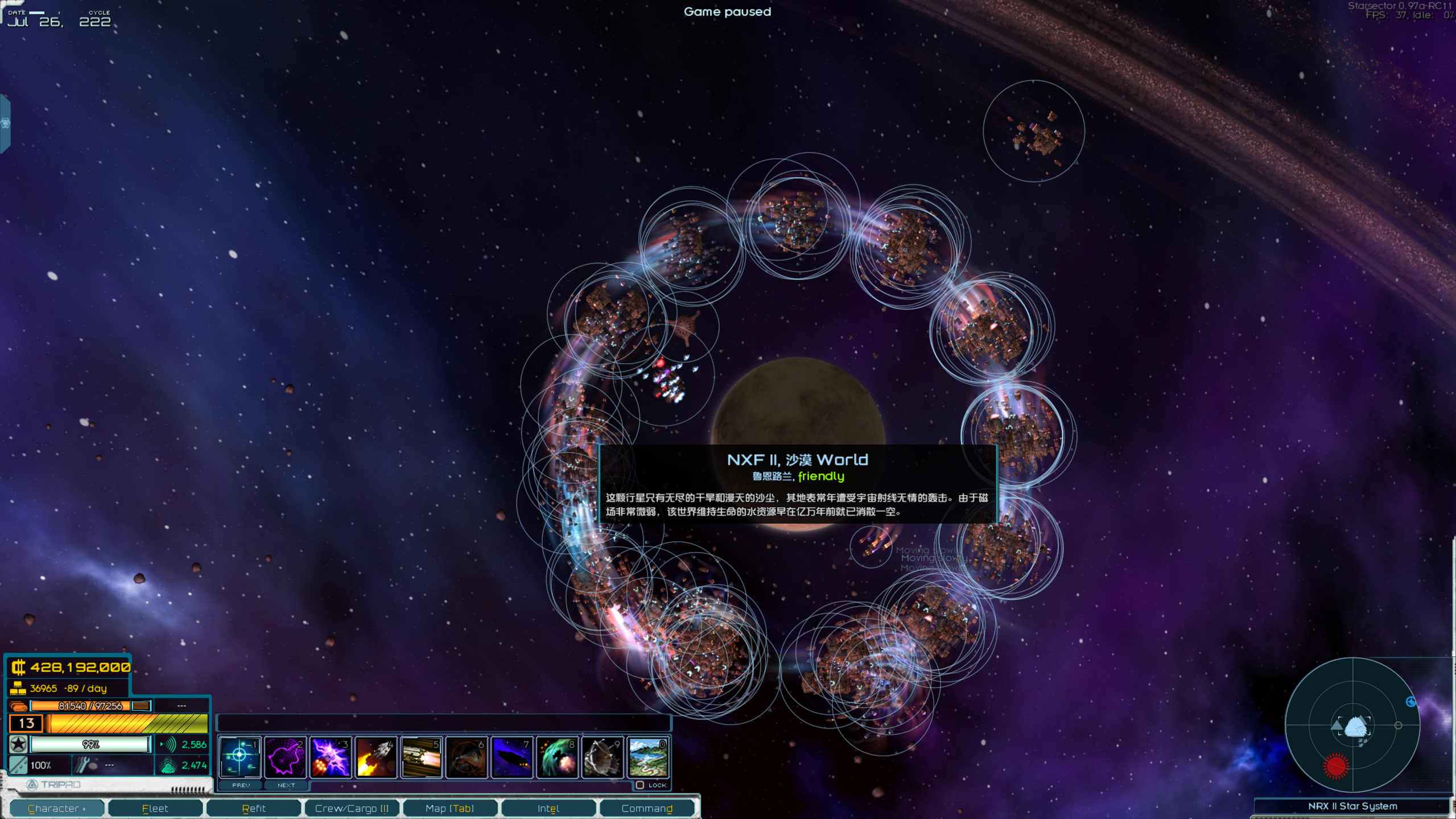Activate the landscape river ability in slot 0
Image resolution: width=1456 pixels, height=819 pixels.
pyautogui.click(x=648, y=757)
